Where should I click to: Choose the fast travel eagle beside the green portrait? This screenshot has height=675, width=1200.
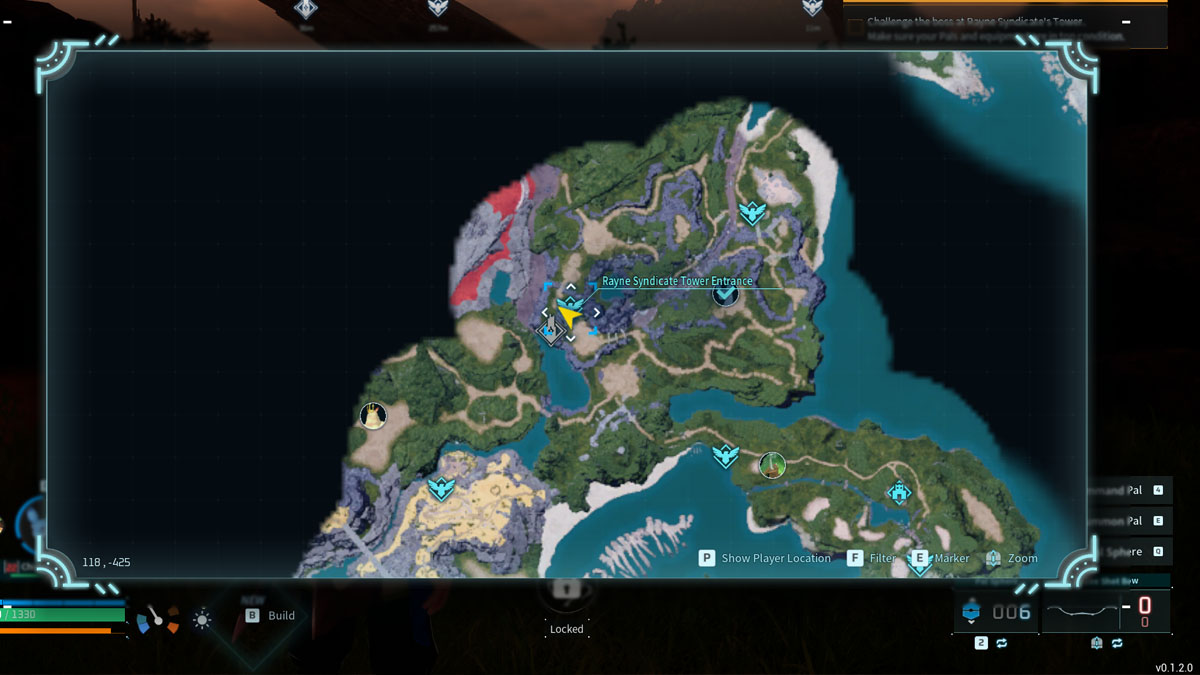tap(725, 456)
